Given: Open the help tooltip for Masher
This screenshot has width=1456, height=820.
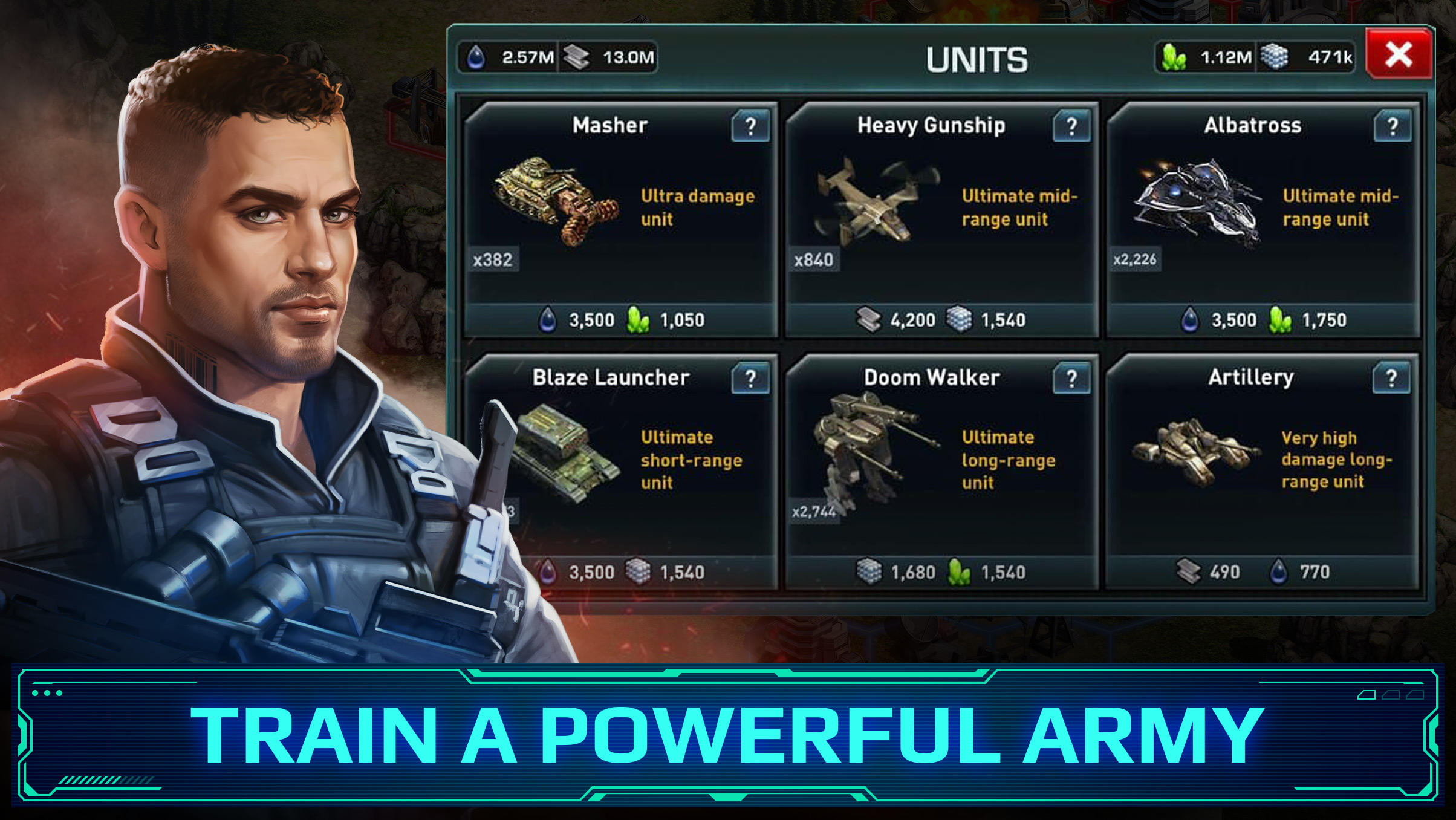Looking at the screenshot, I should point(752,126).
